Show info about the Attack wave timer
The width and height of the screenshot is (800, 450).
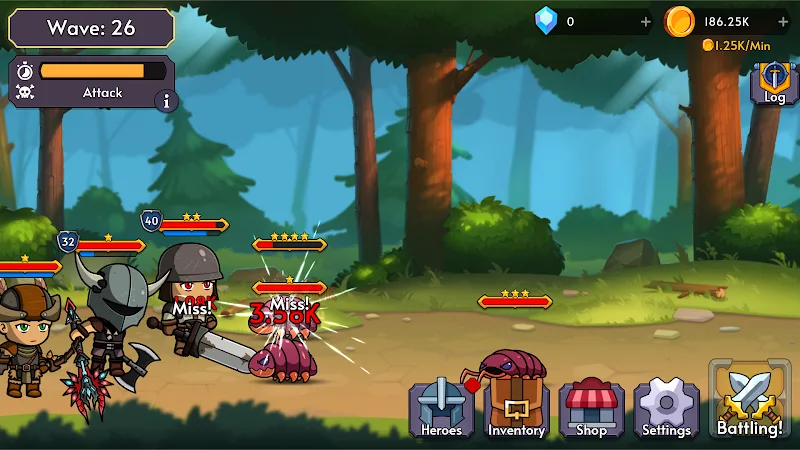click(165, 100)
